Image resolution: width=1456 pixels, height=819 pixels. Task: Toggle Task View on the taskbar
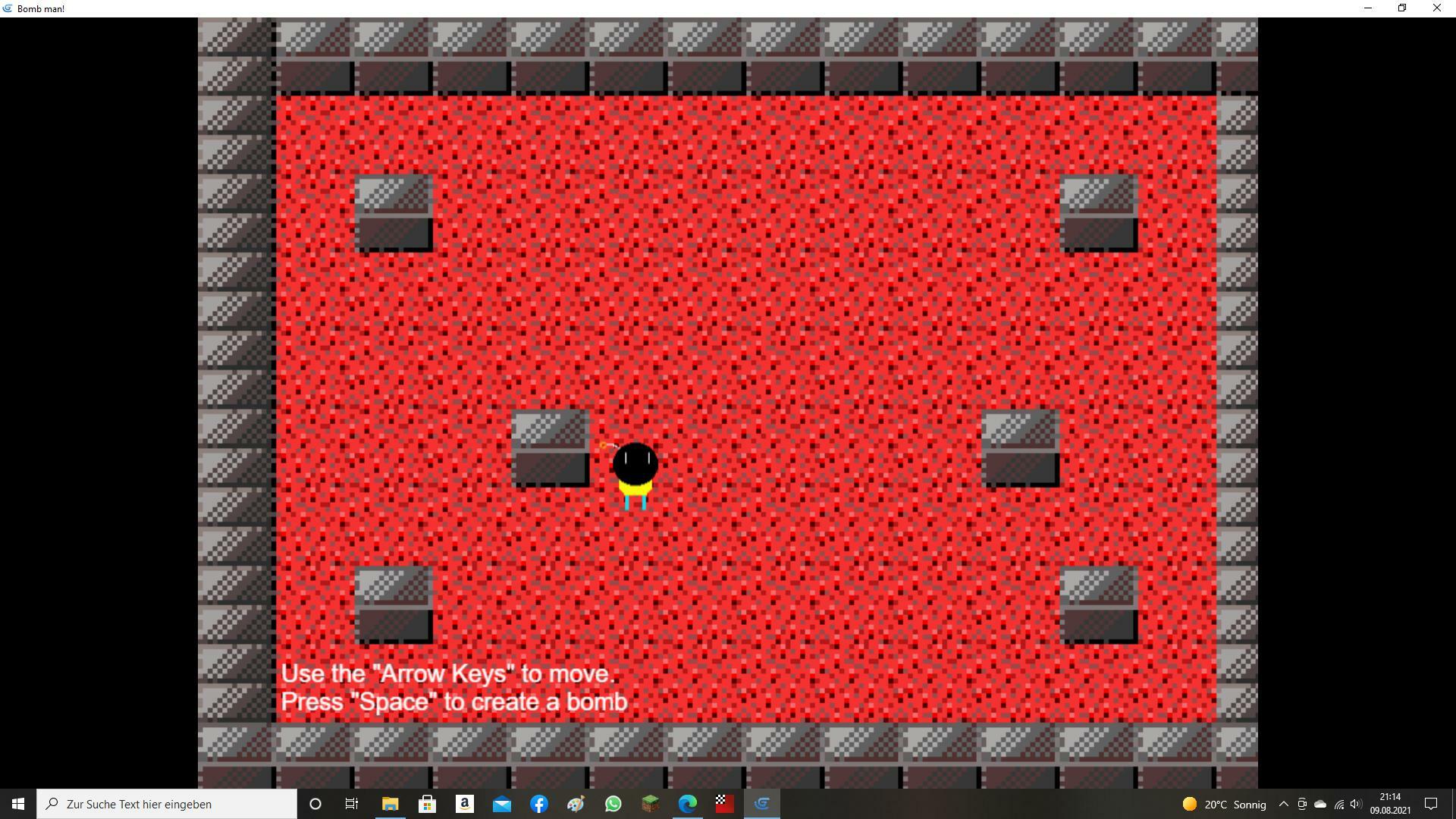point(352,804)
